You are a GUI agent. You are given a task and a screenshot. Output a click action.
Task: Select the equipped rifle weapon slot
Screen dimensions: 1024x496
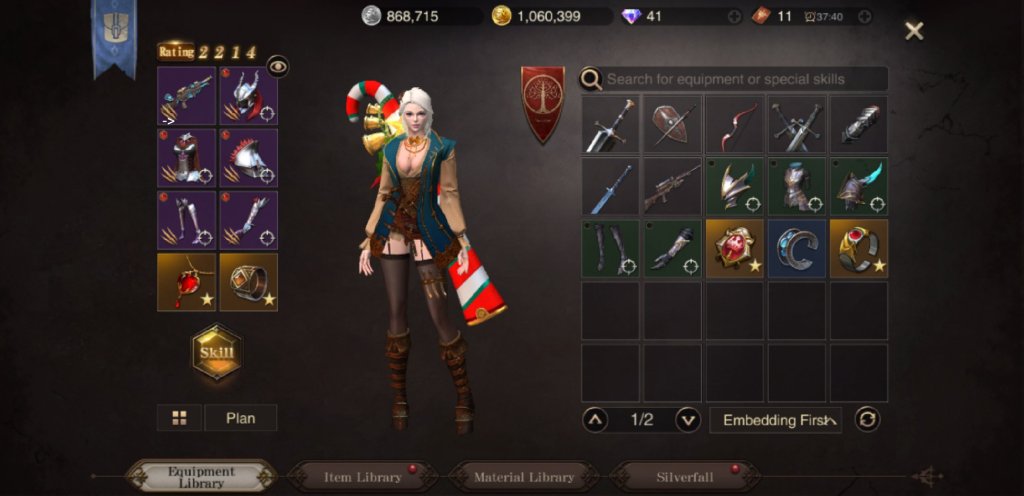coord(187,96)
